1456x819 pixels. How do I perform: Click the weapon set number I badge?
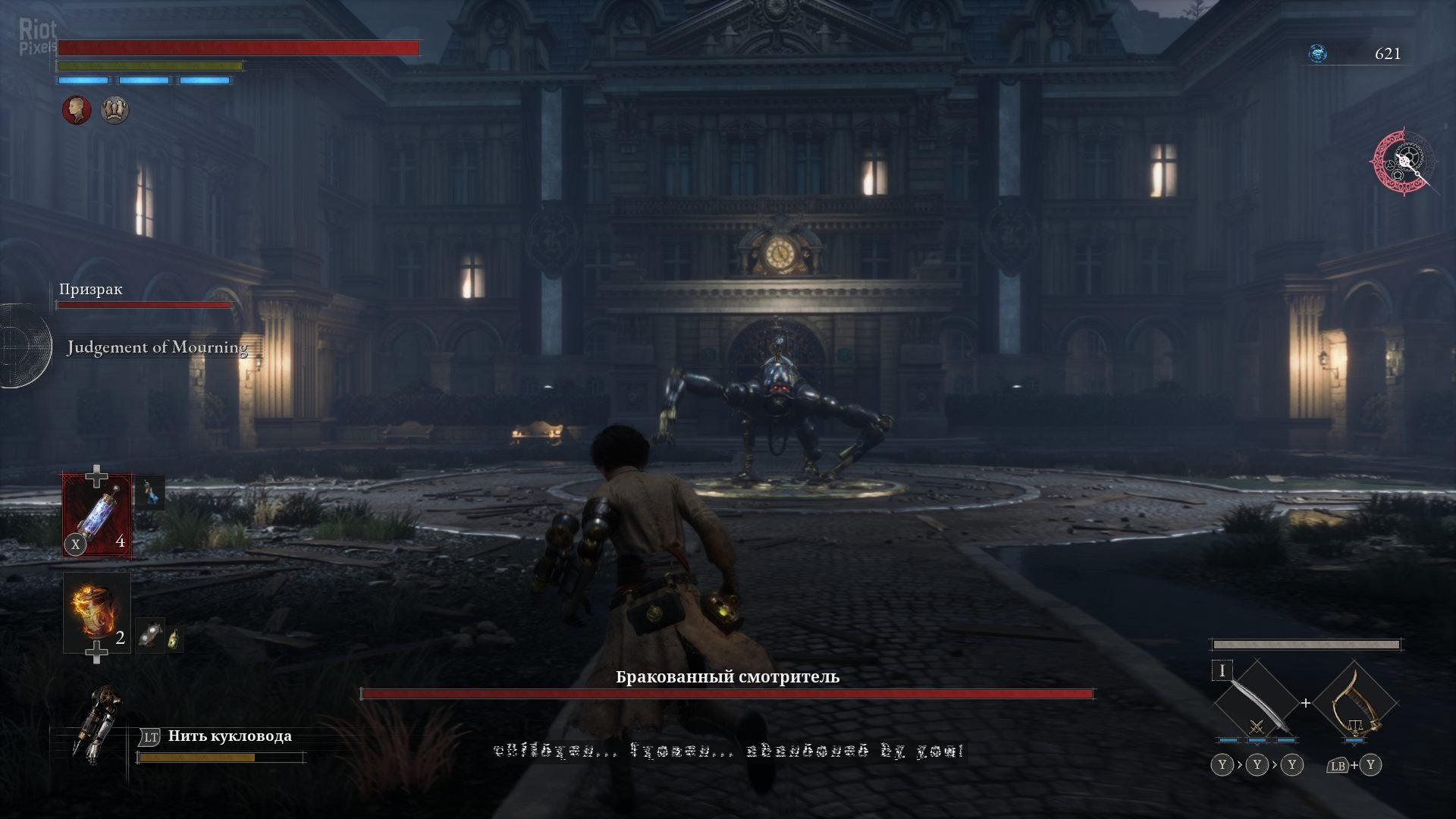(1222, 671)
